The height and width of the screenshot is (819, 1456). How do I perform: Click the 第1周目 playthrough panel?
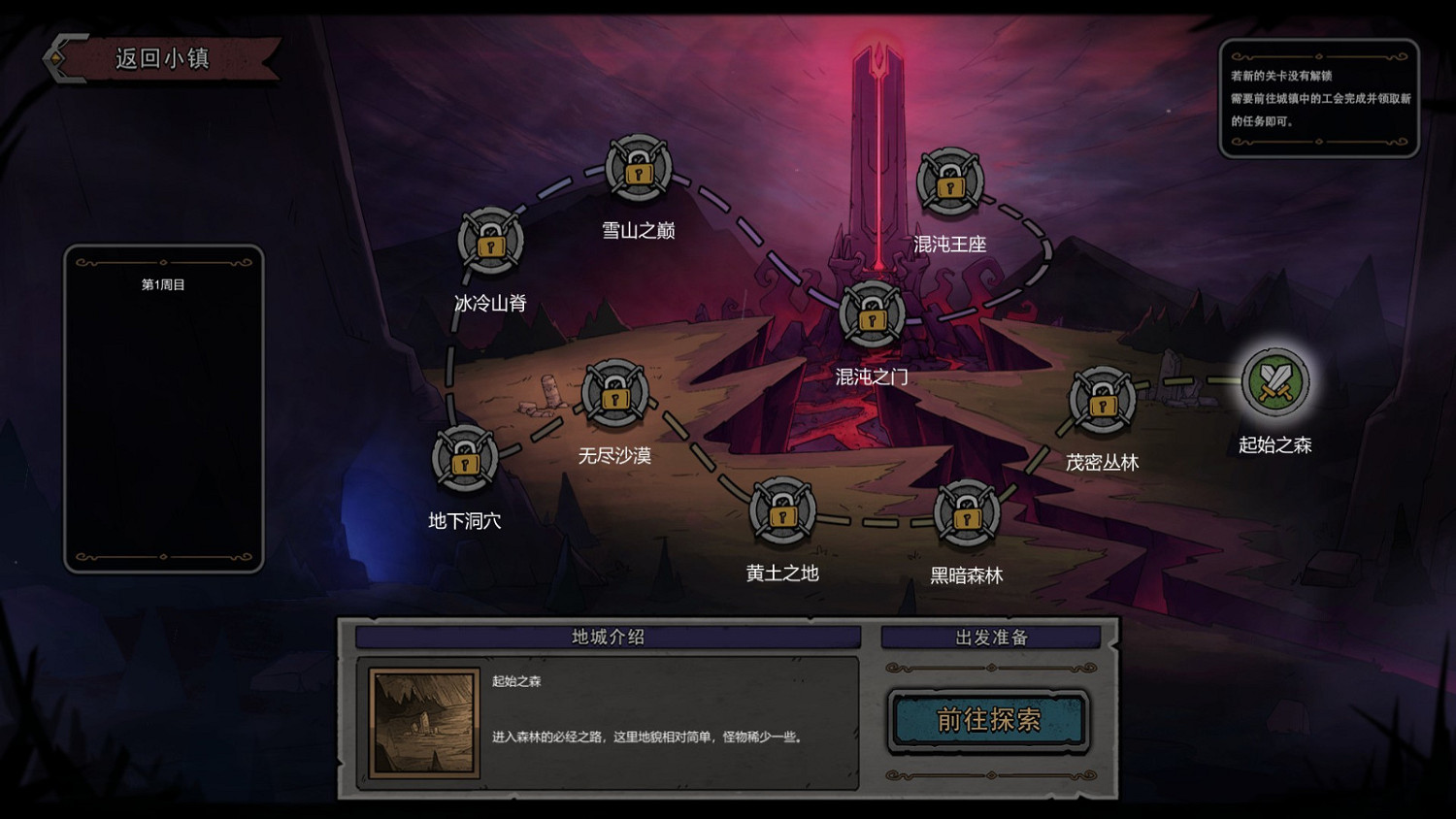(163, 408)
